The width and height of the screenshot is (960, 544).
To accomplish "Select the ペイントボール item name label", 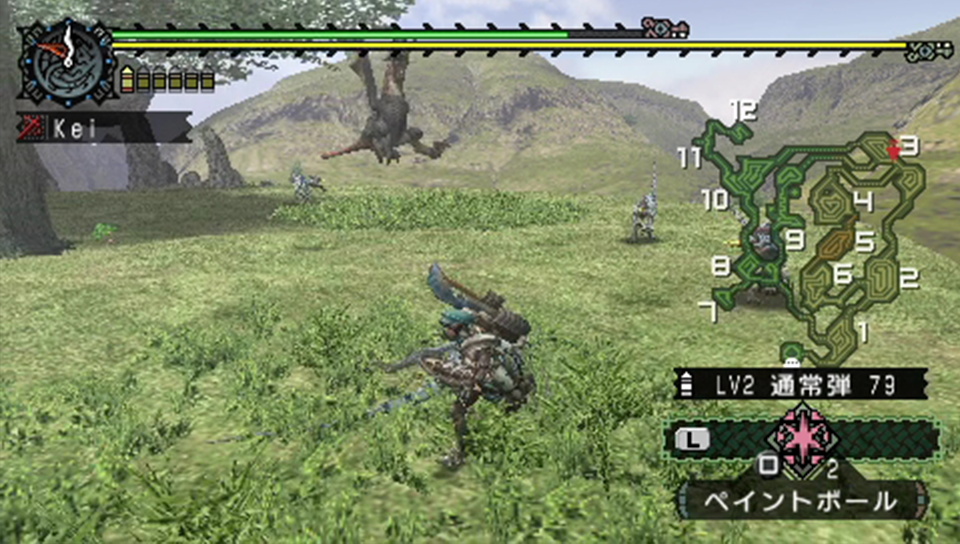I will coord(799,501).
